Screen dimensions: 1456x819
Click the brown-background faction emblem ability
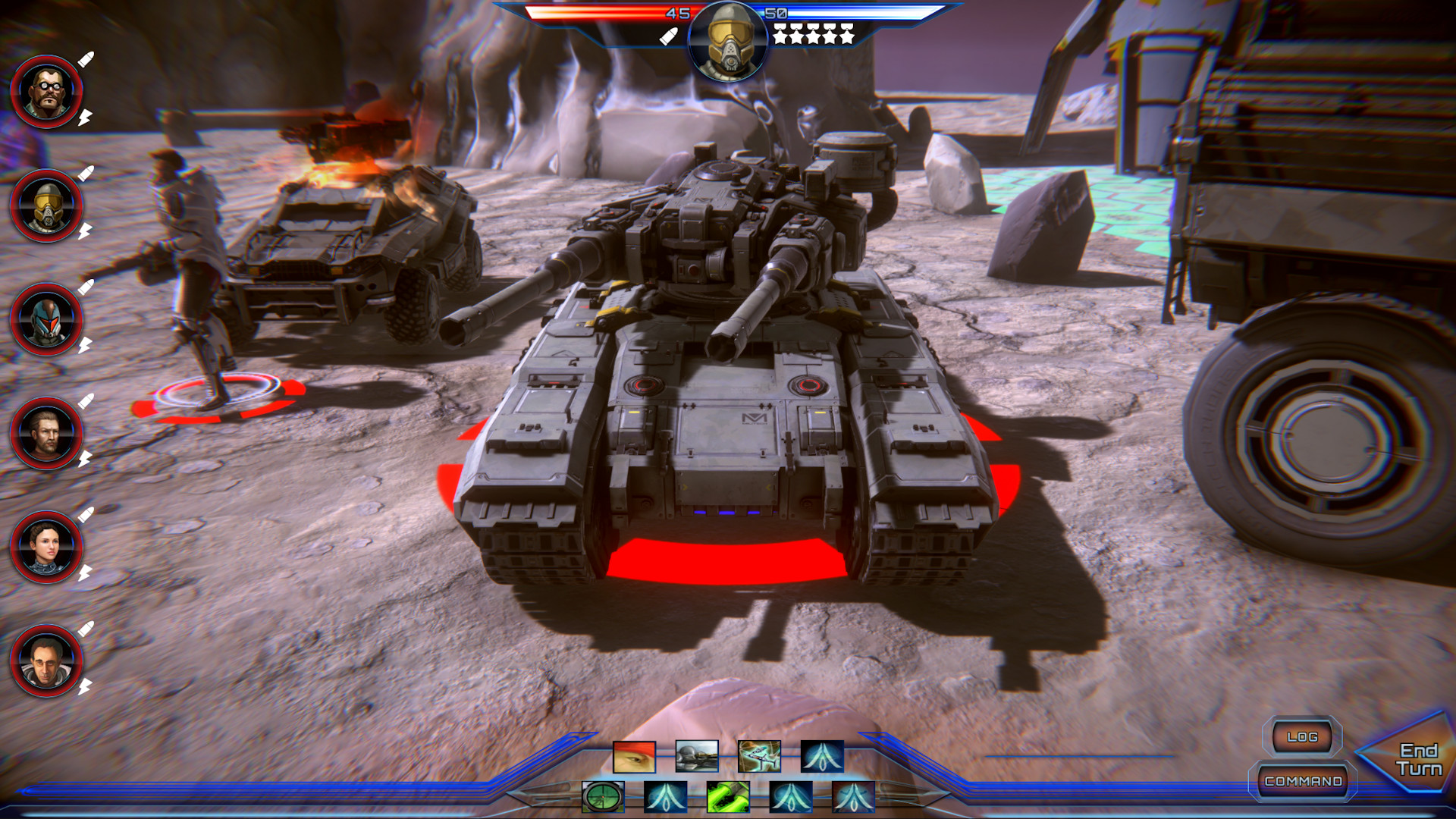click(853, 795)
